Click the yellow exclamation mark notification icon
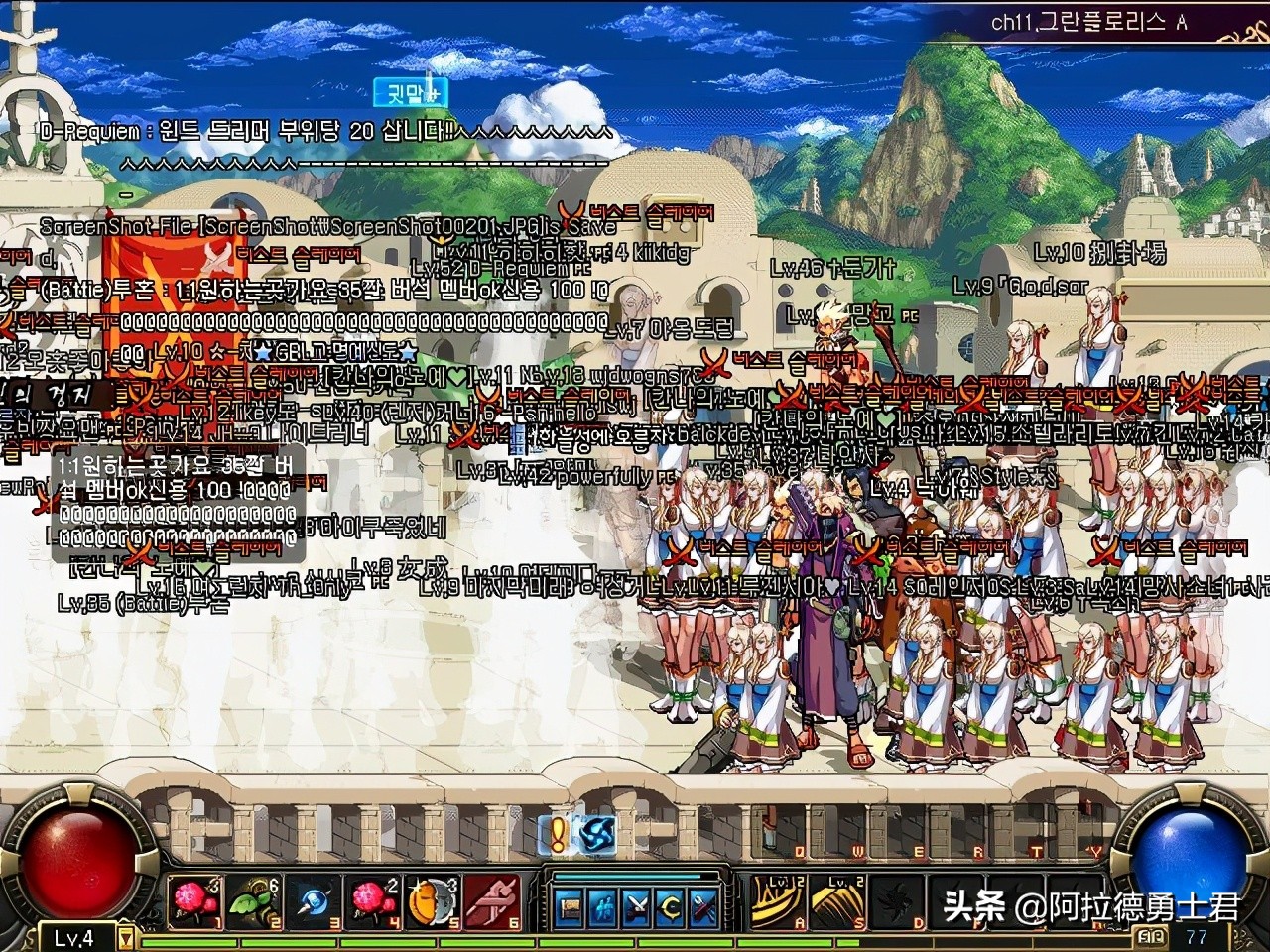The image size is (1270, 952). (x=557, y=833)
